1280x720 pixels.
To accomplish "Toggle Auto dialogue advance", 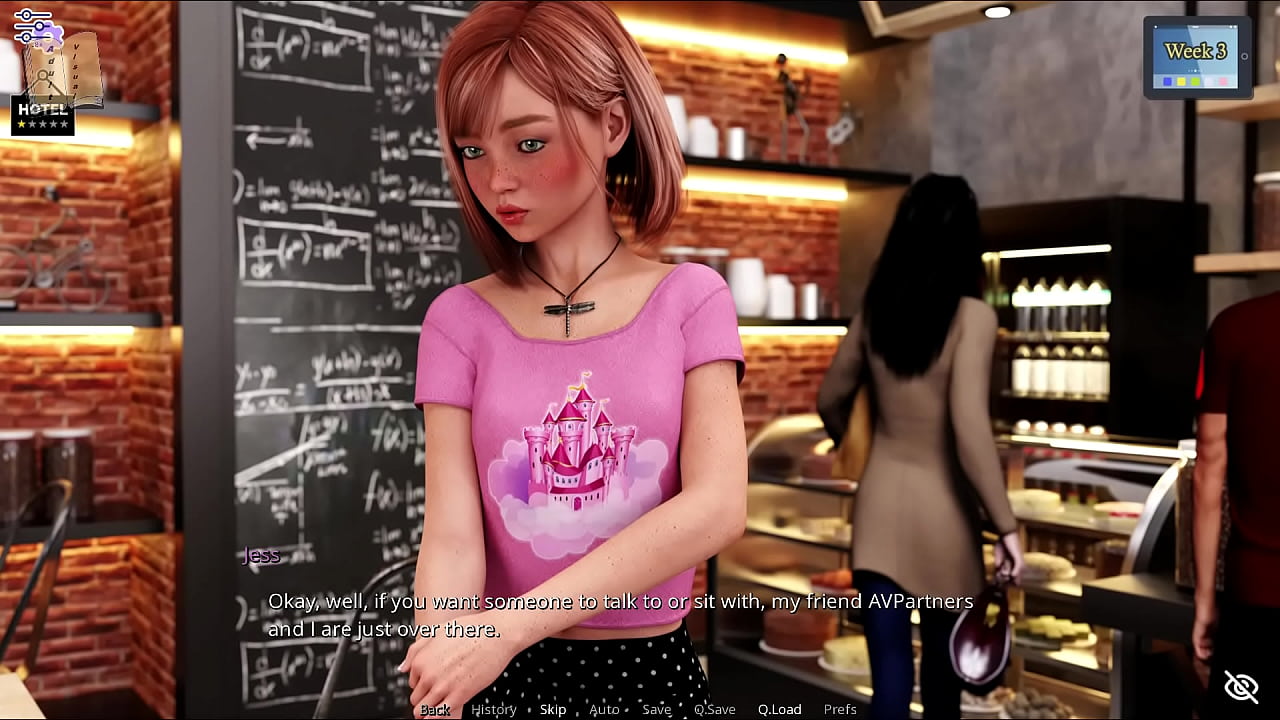I will [604, 709].
